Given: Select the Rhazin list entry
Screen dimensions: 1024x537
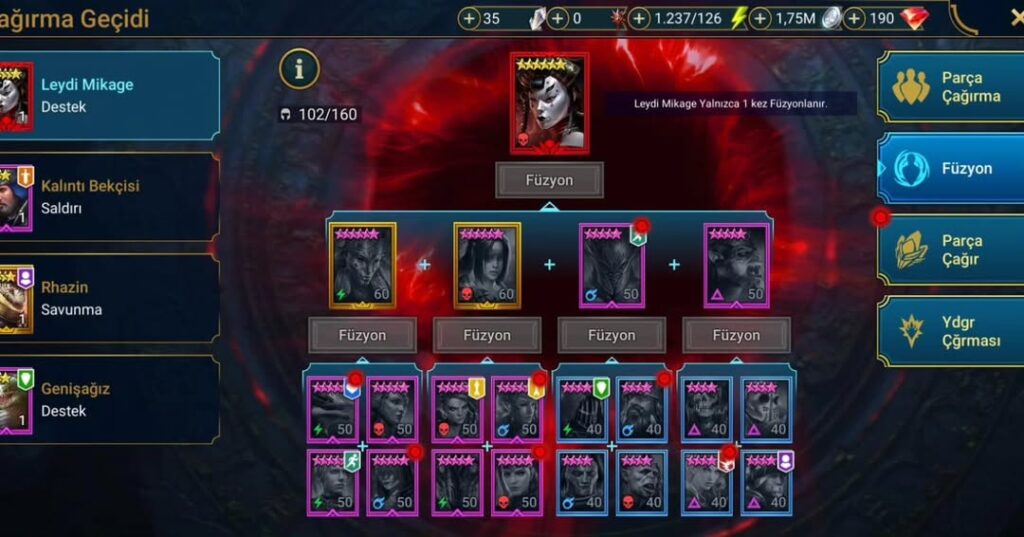Looking at the screenshot, I should click(110, 298).
